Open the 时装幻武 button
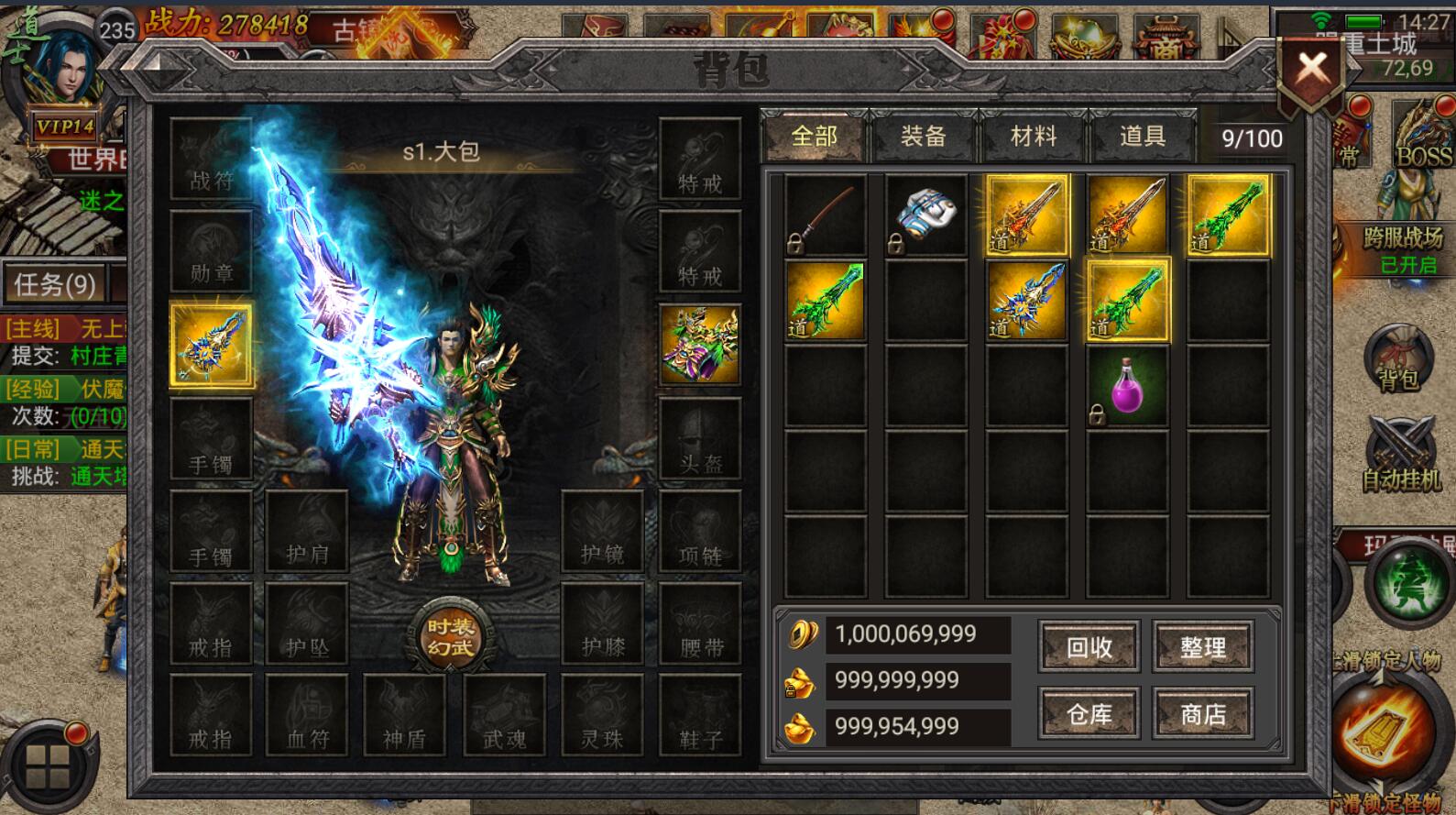The image size is (1456, 815). [x=450, y=636]
